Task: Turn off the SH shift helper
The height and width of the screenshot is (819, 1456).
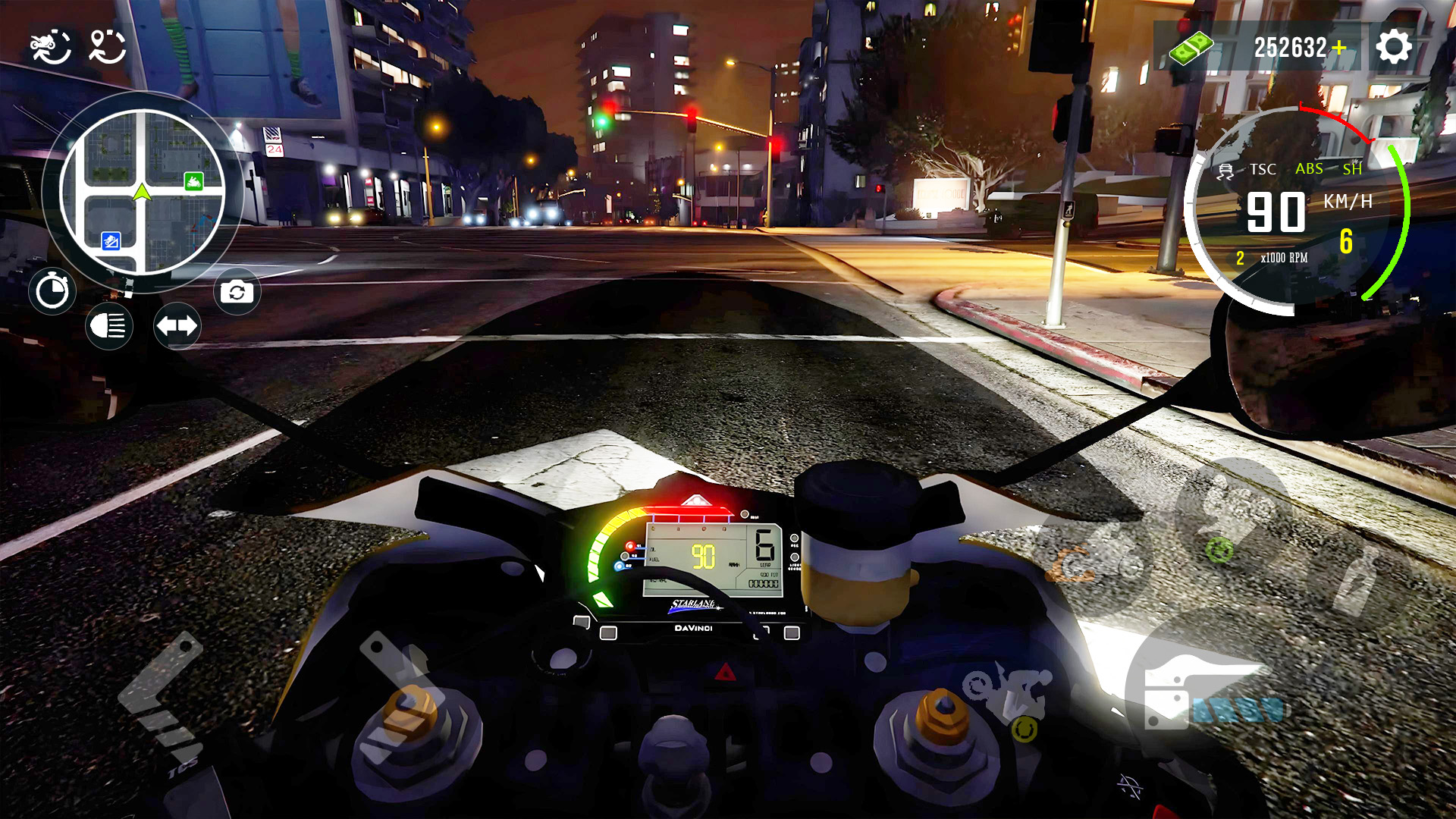Action: point(1352,170)
